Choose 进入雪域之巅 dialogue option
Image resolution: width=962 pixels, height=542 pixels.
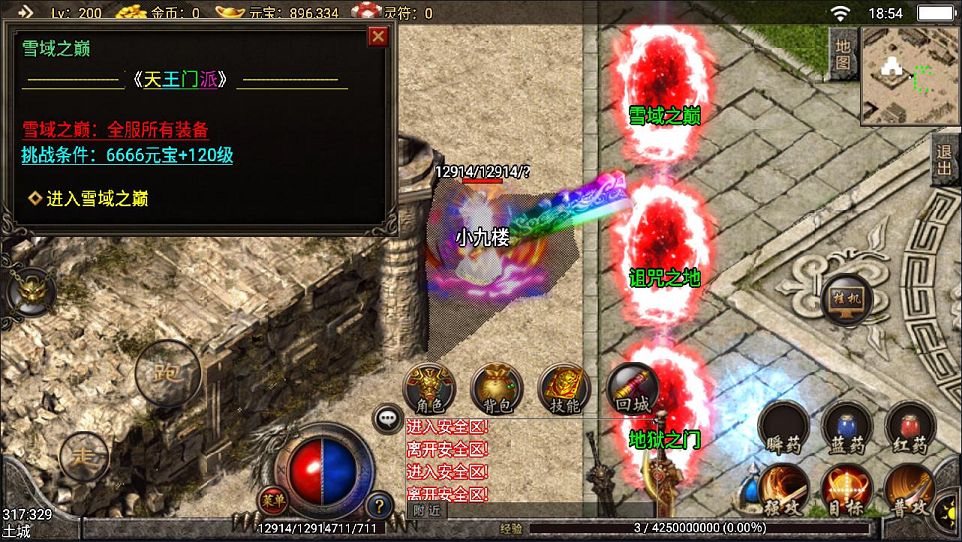click(x=96, y=199)
